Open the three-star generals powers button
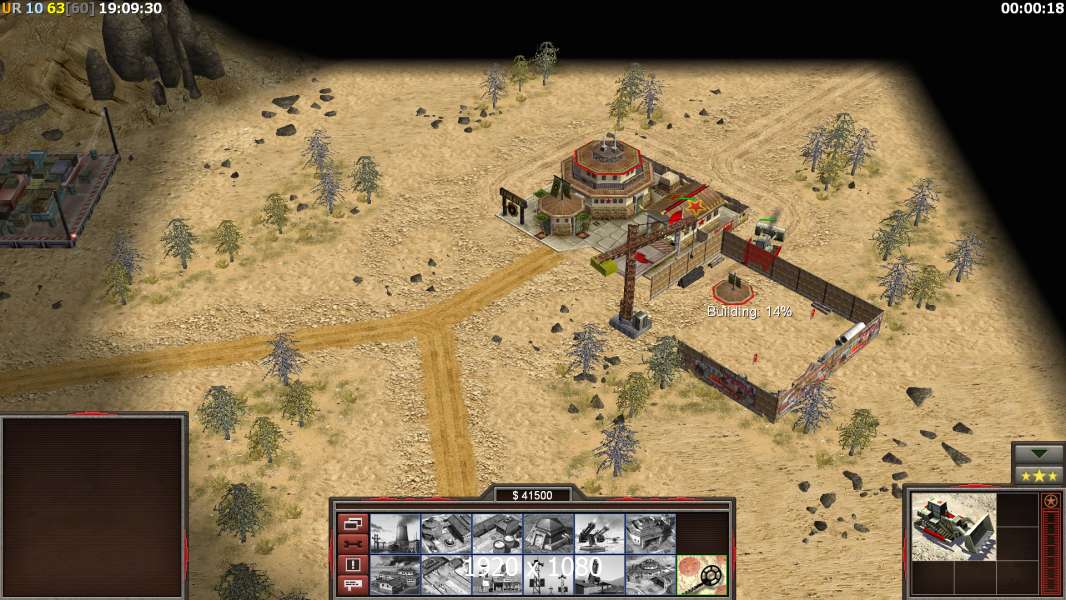1066x600 pixels. (1038, 475)
